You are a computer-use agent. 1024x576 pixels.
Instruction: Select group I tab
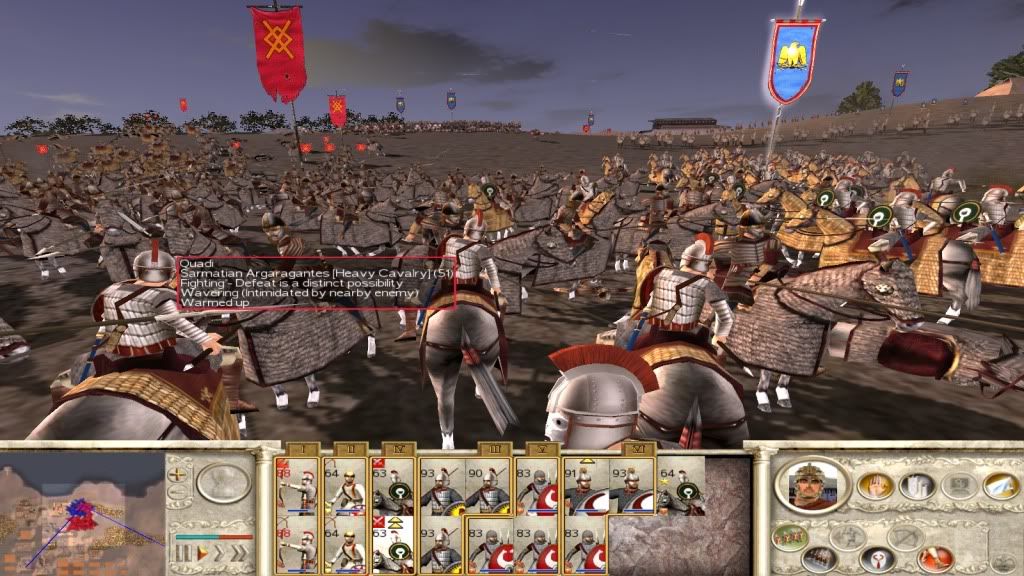(x=300, y=449)
